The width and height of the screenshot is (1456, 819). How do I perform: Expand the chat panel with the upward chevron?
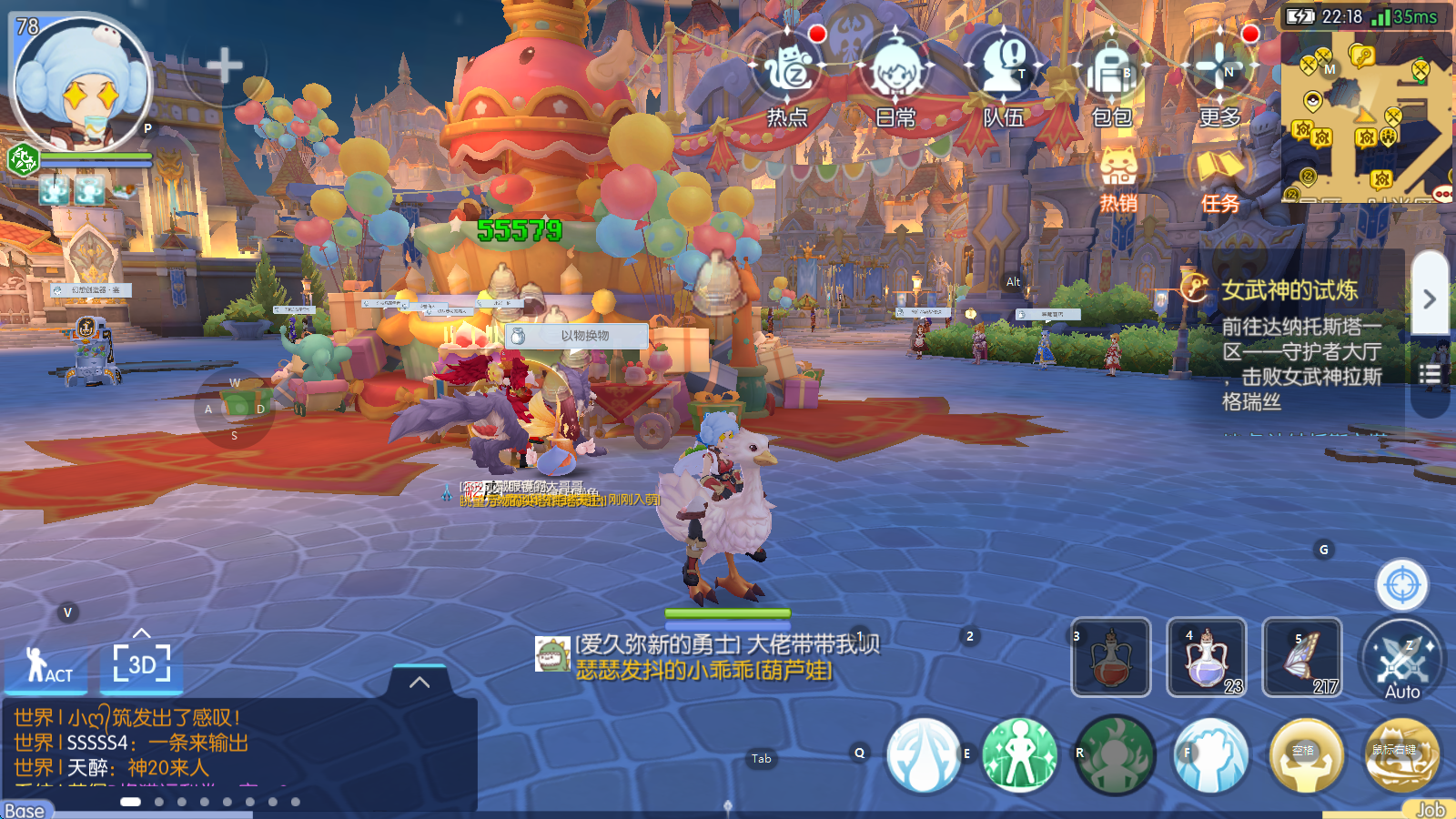point(418,682)
